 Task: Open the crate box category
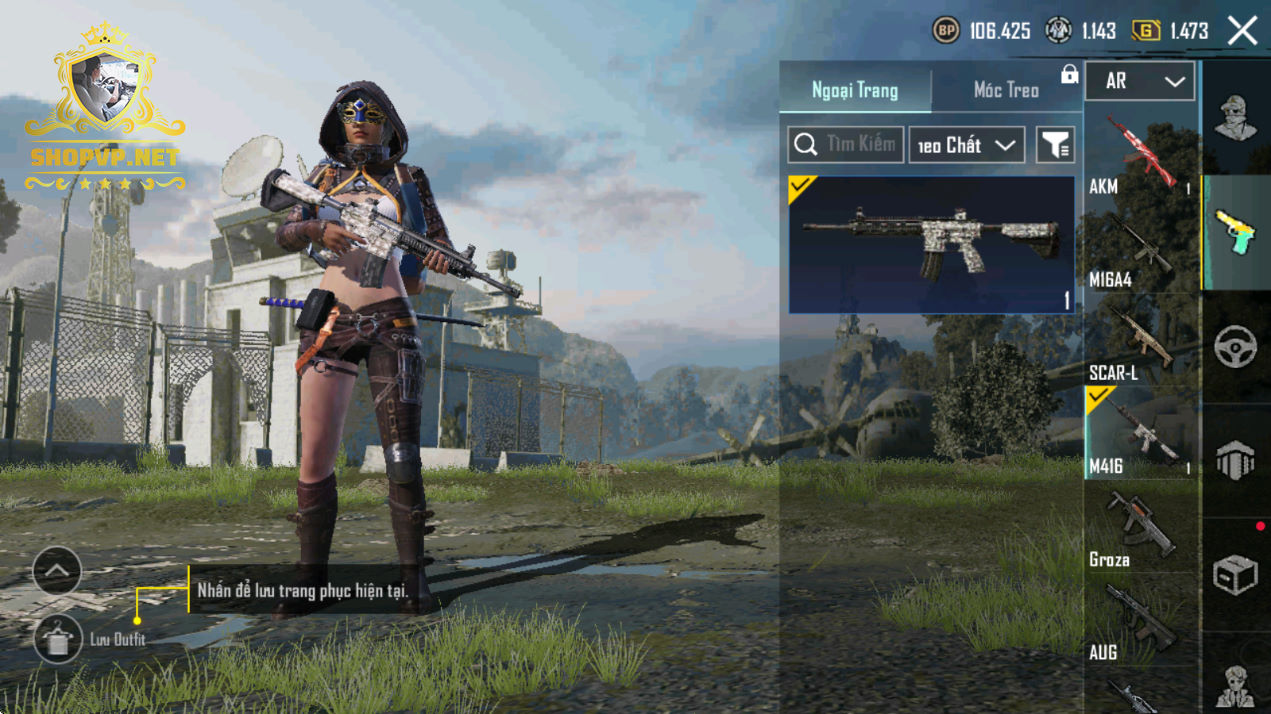pyautogui.click(x=1236, y=575)
